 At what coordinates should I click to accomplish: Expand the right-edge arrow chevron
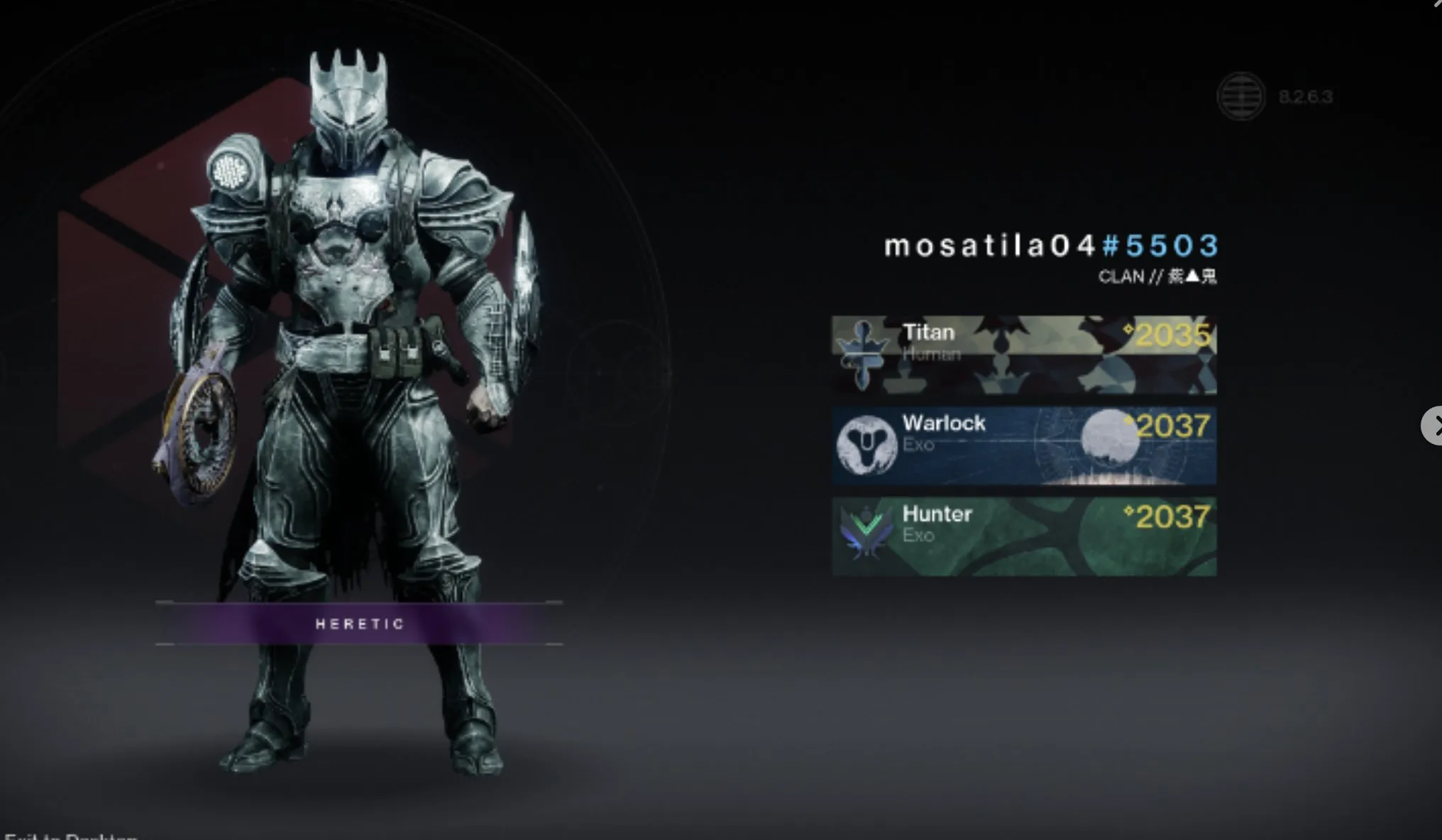coord(1435,426)
